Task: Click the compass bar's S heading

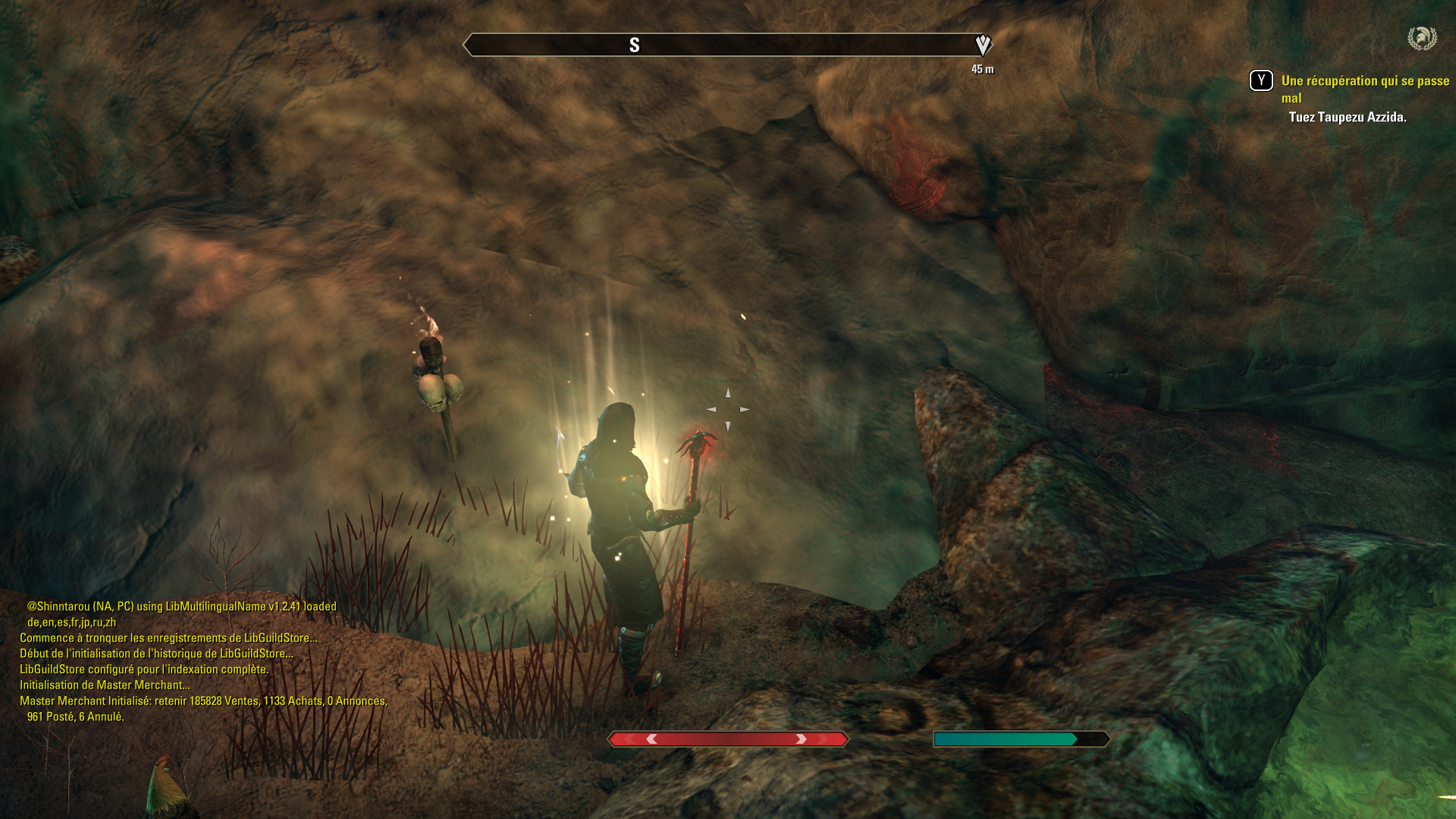Action: (x=635, y=45)
